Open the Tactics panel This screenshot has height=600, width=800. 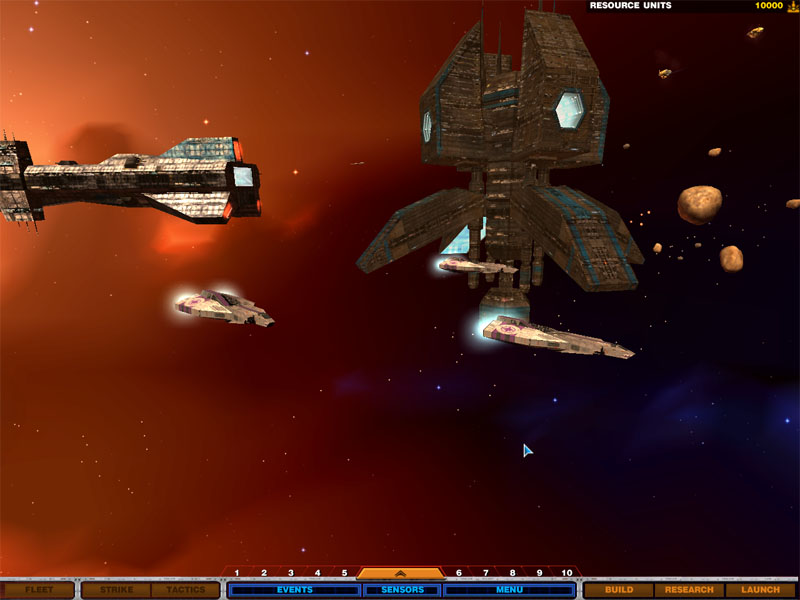pos(185,590)
